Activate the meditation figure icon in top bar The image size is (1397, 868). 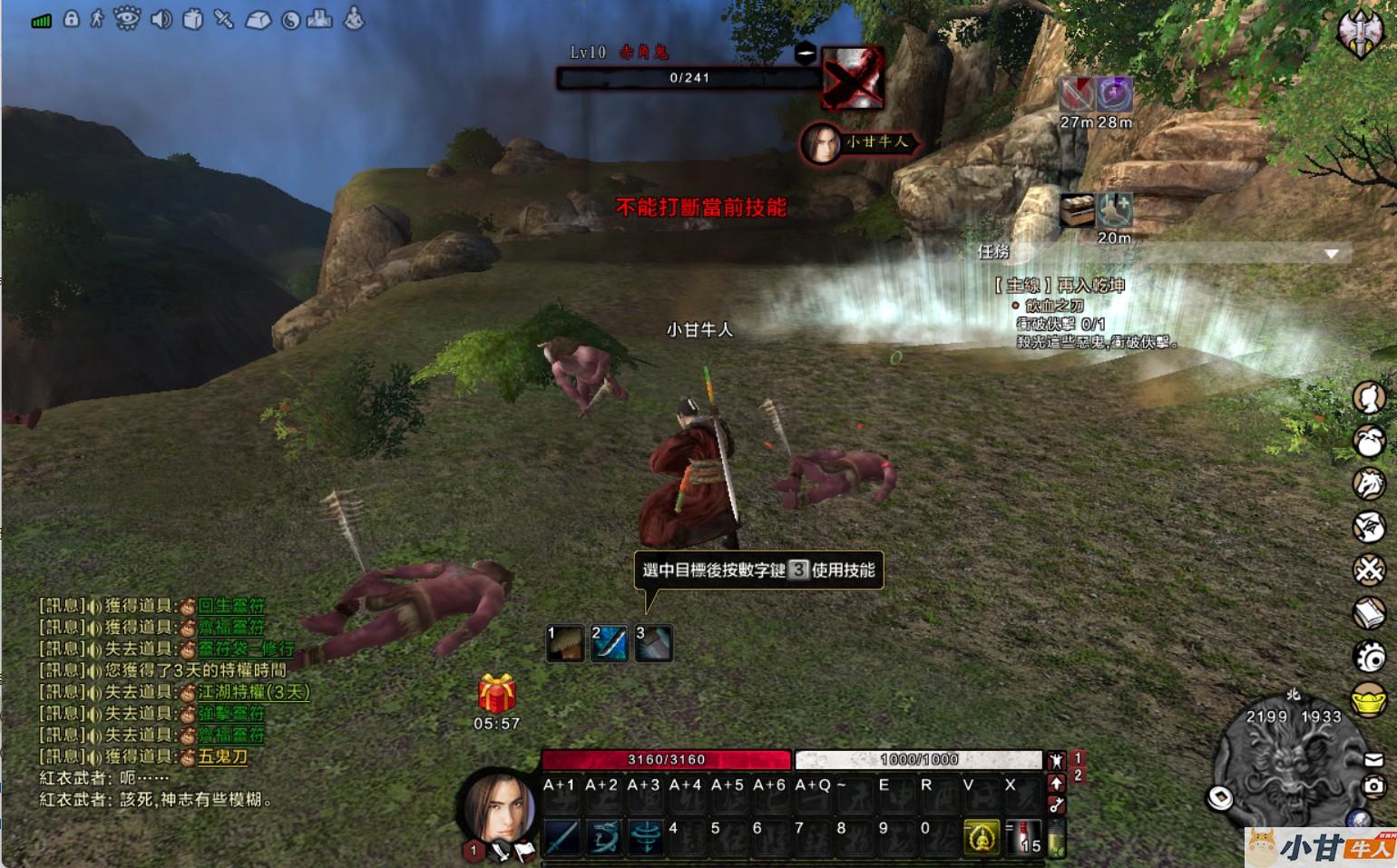(x=354, y=18)
